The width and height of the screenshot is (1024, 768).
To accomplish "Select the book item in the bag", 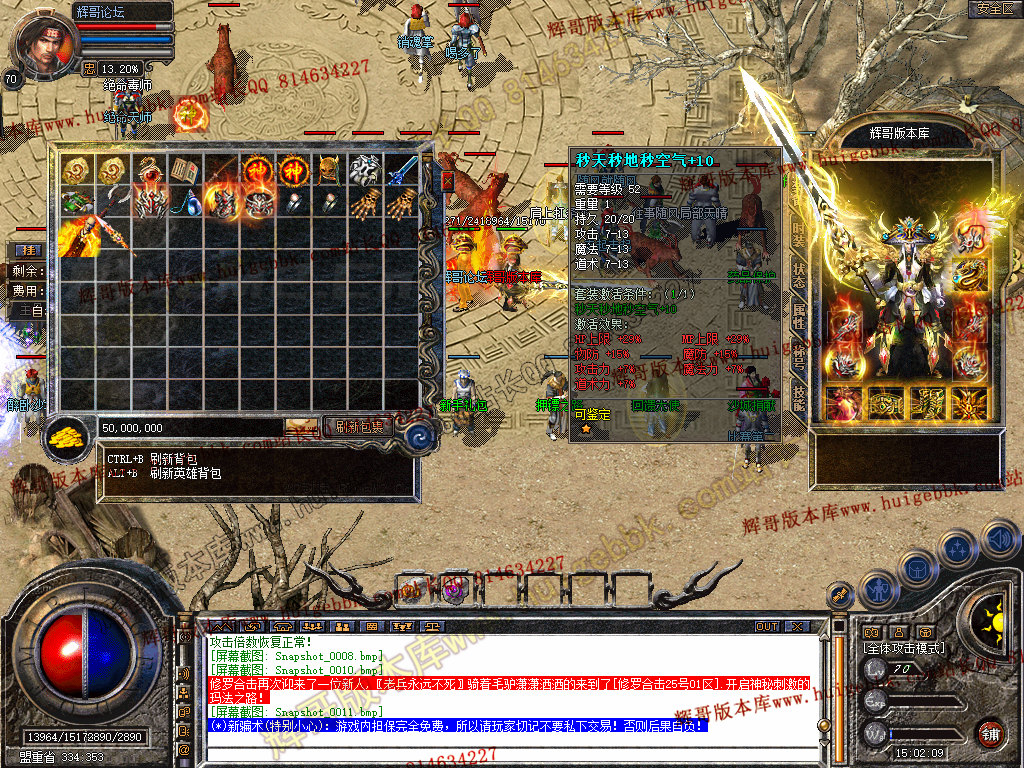I will coord(184,171).
